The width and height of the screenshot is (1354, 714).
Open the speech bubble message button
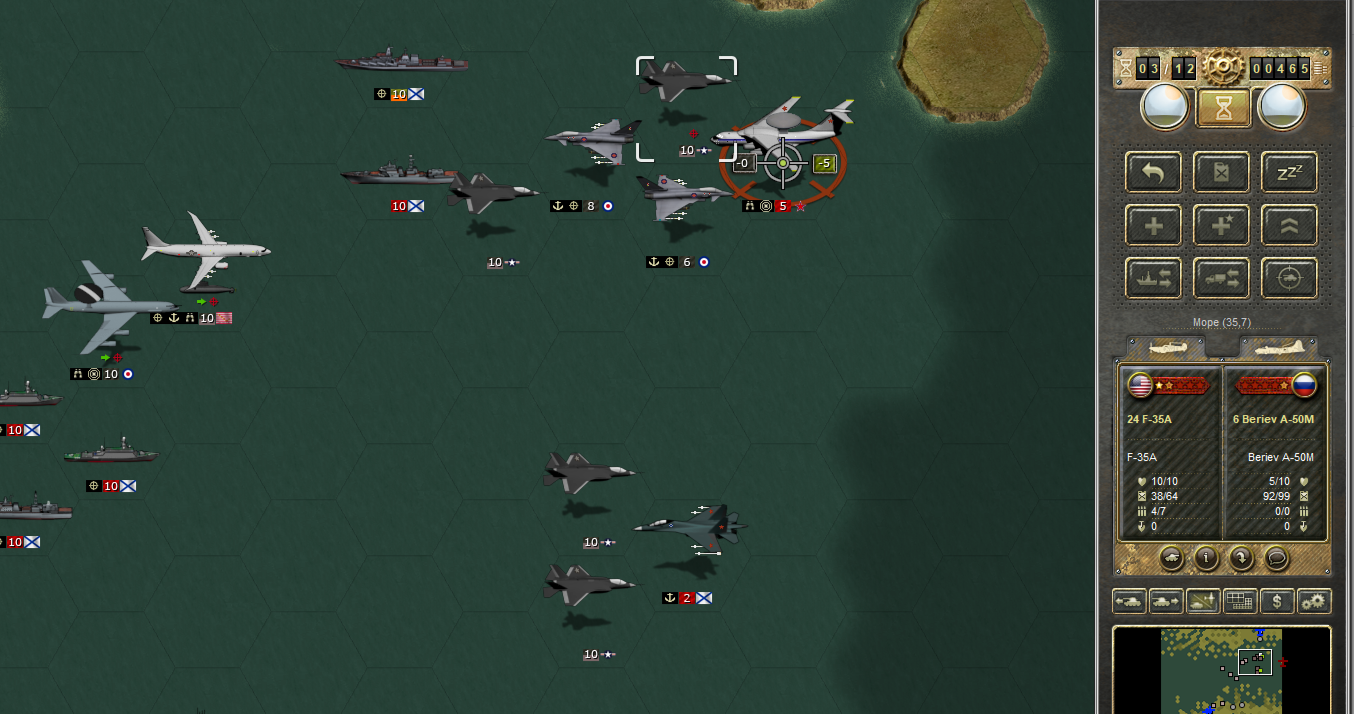[x=1276, y=557]
